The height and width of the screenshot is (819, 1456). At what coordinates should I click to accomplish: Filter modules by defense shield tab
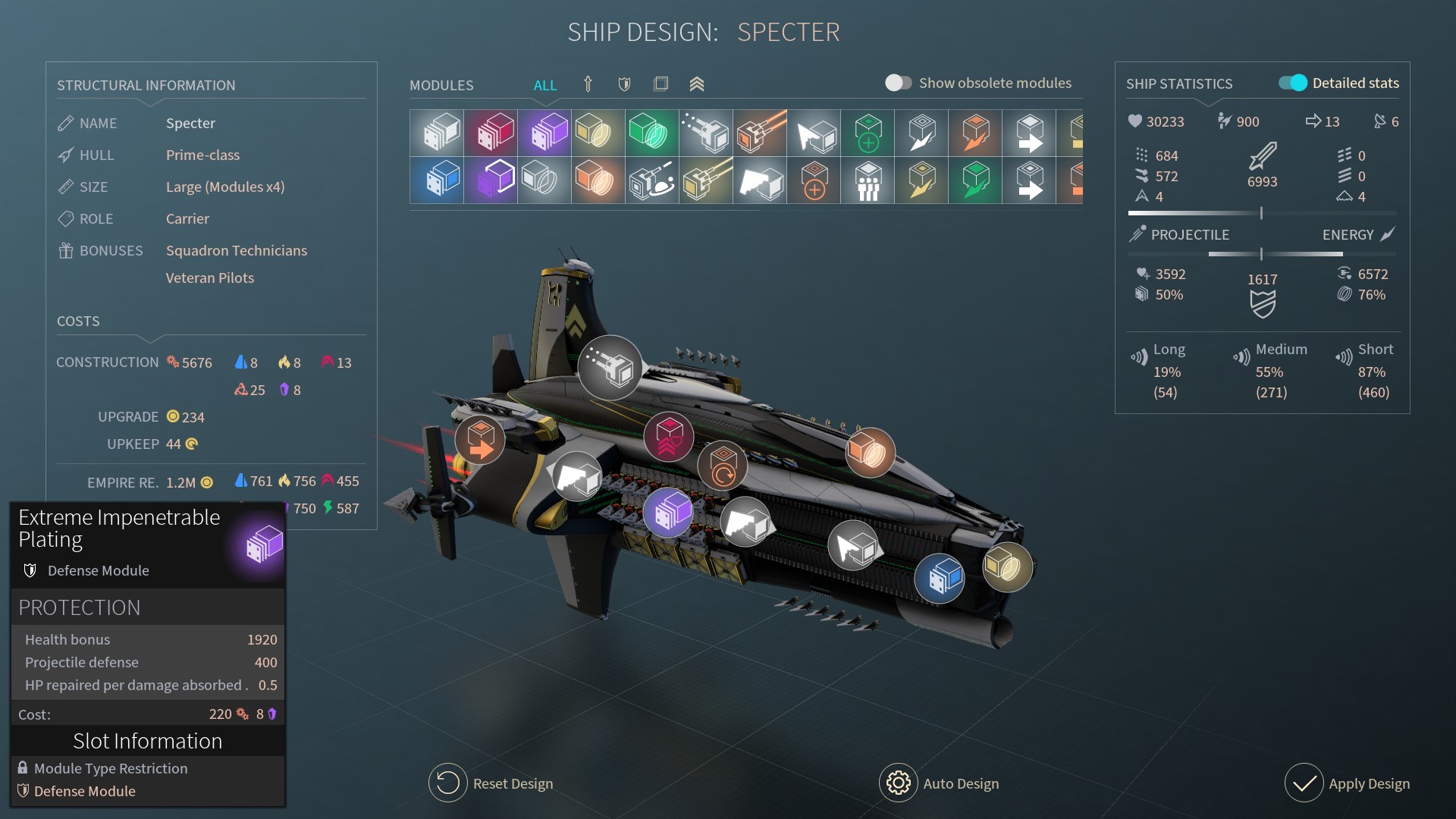(x=624, y=84)
